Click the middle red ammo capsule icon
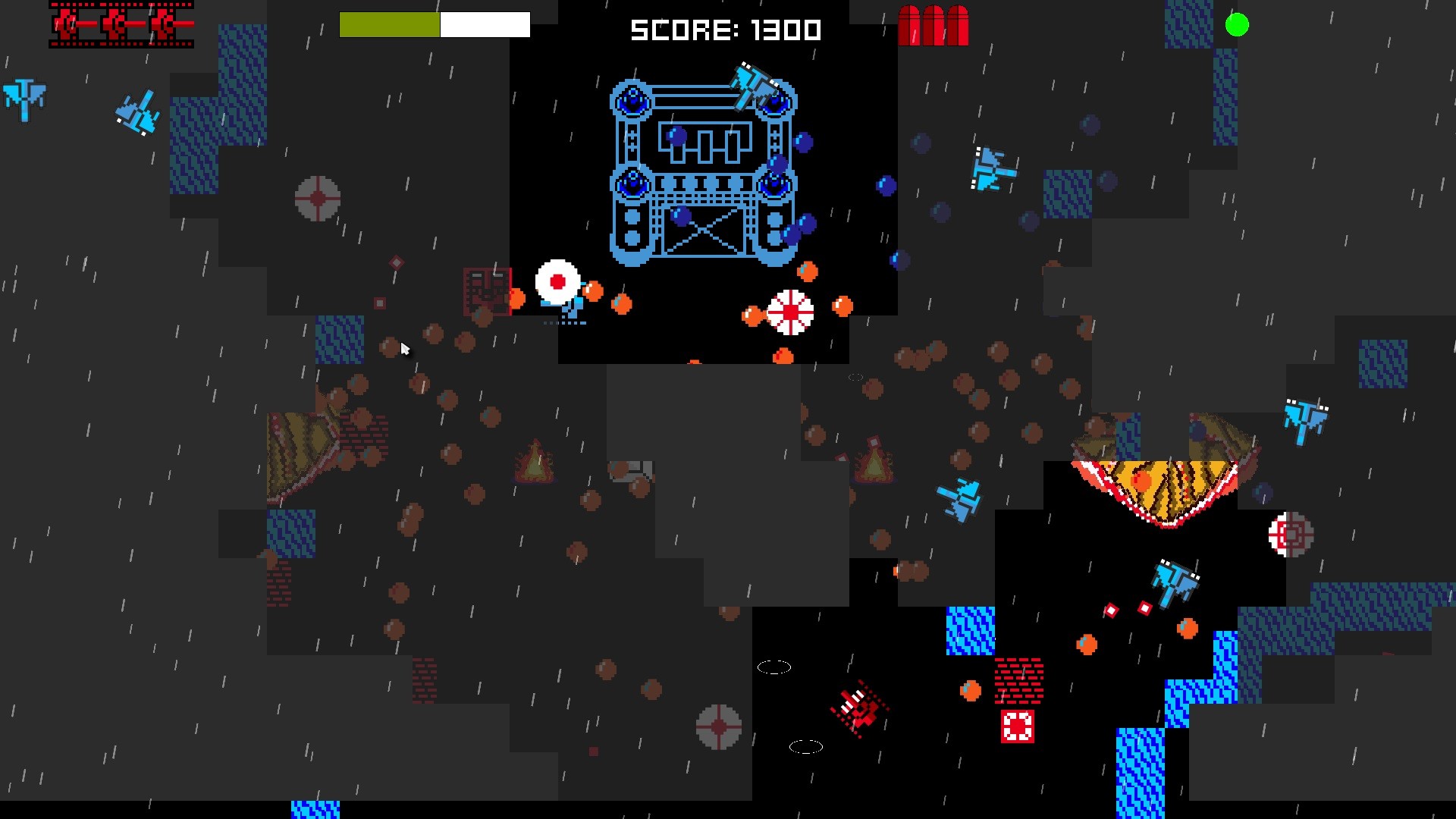This screenshot has height=819, width=1456. click(x=934, y=24)
